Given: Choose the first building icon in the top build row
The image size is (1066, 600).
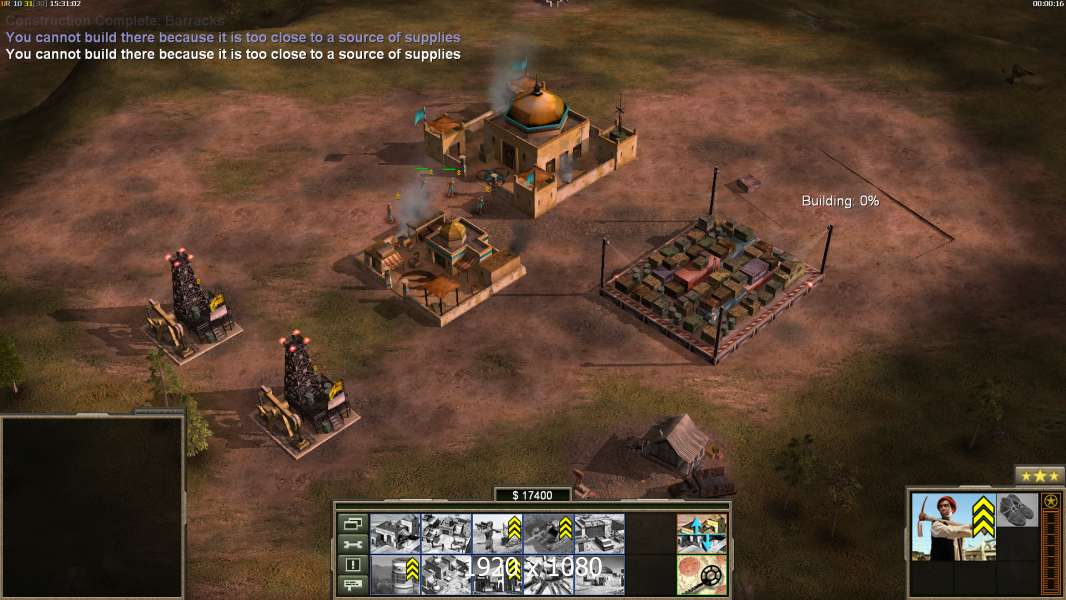Looking at the screenshot, I should point(395,533).
